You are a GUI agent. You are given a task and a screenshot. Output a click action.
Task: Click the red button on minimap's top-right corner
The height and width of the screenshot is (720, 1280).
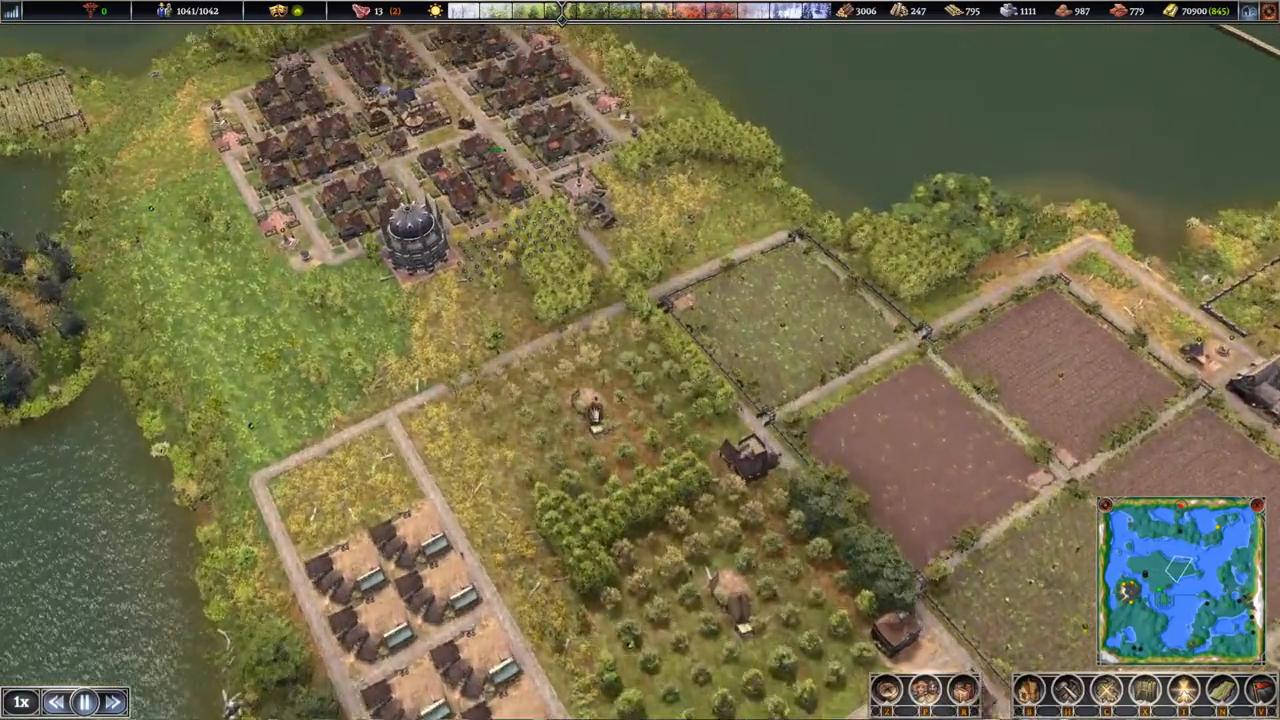click(x=1257, y=506)
